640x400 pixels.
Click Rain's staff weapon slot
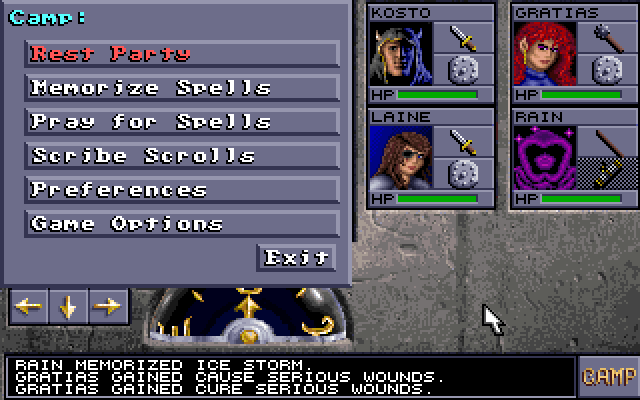click(x=607, y=141)
